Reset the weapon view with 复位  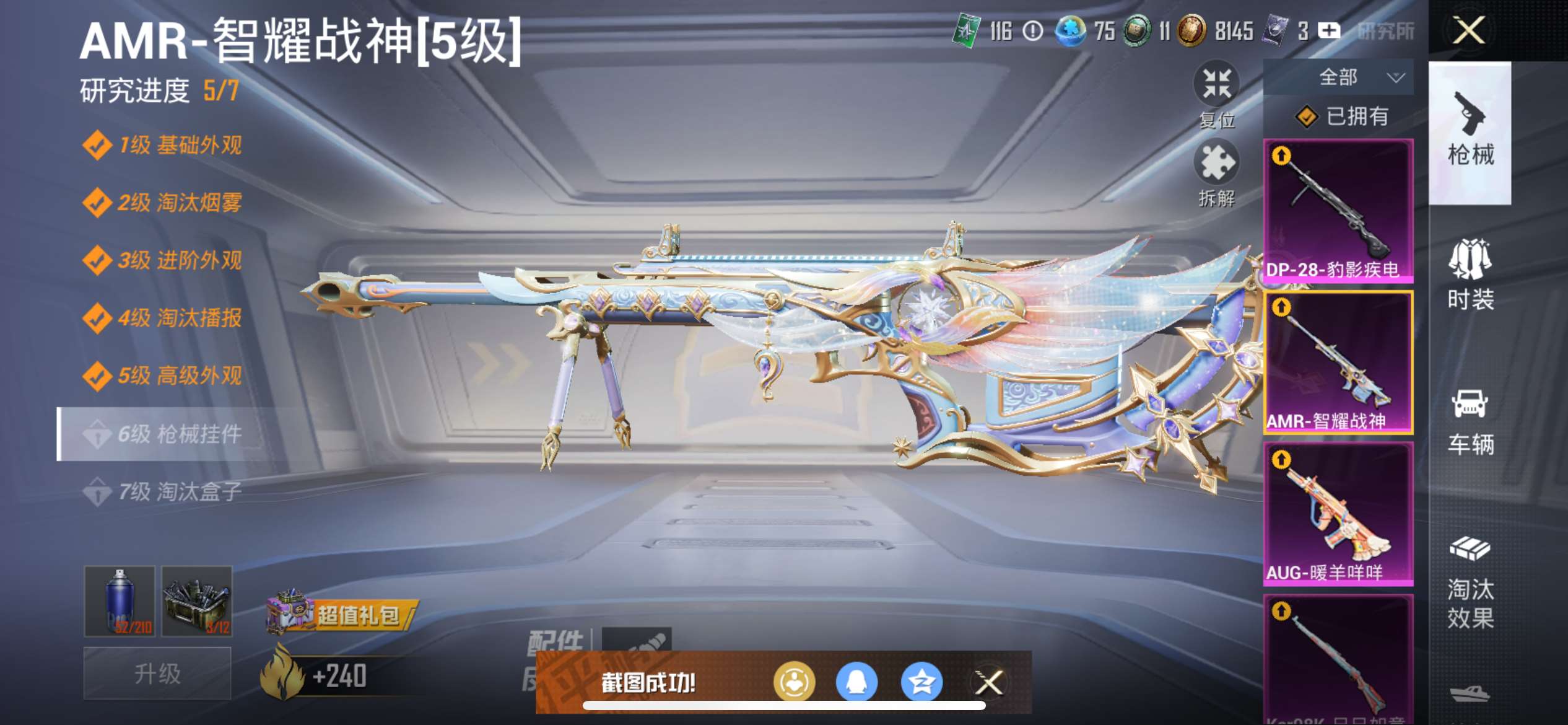tap(1216, 94)
